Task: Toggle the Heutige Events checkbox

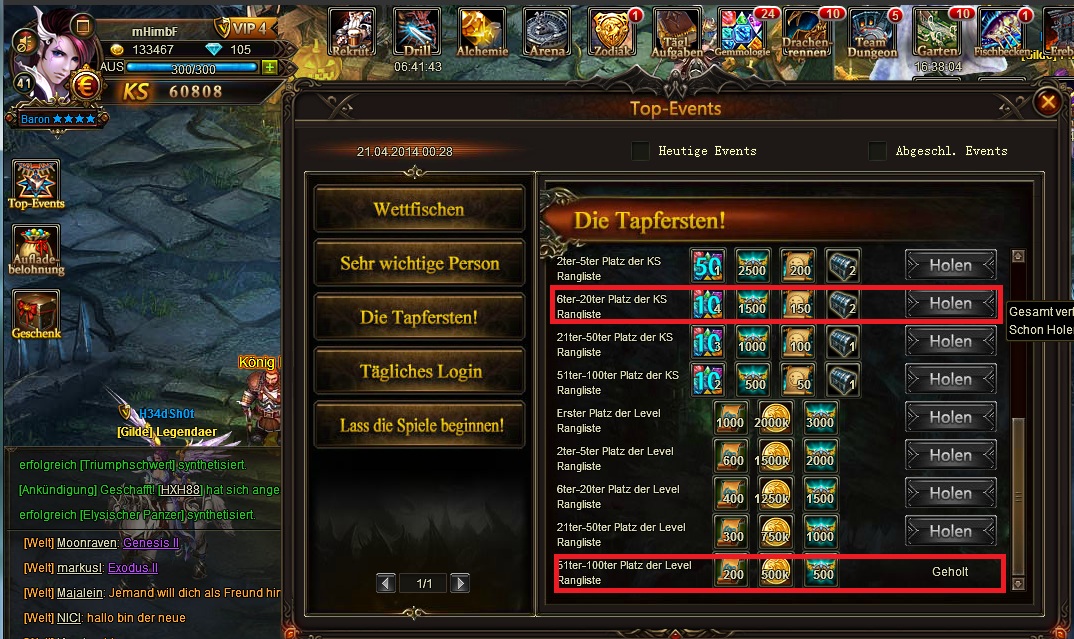Action: [x=640, y=151]
